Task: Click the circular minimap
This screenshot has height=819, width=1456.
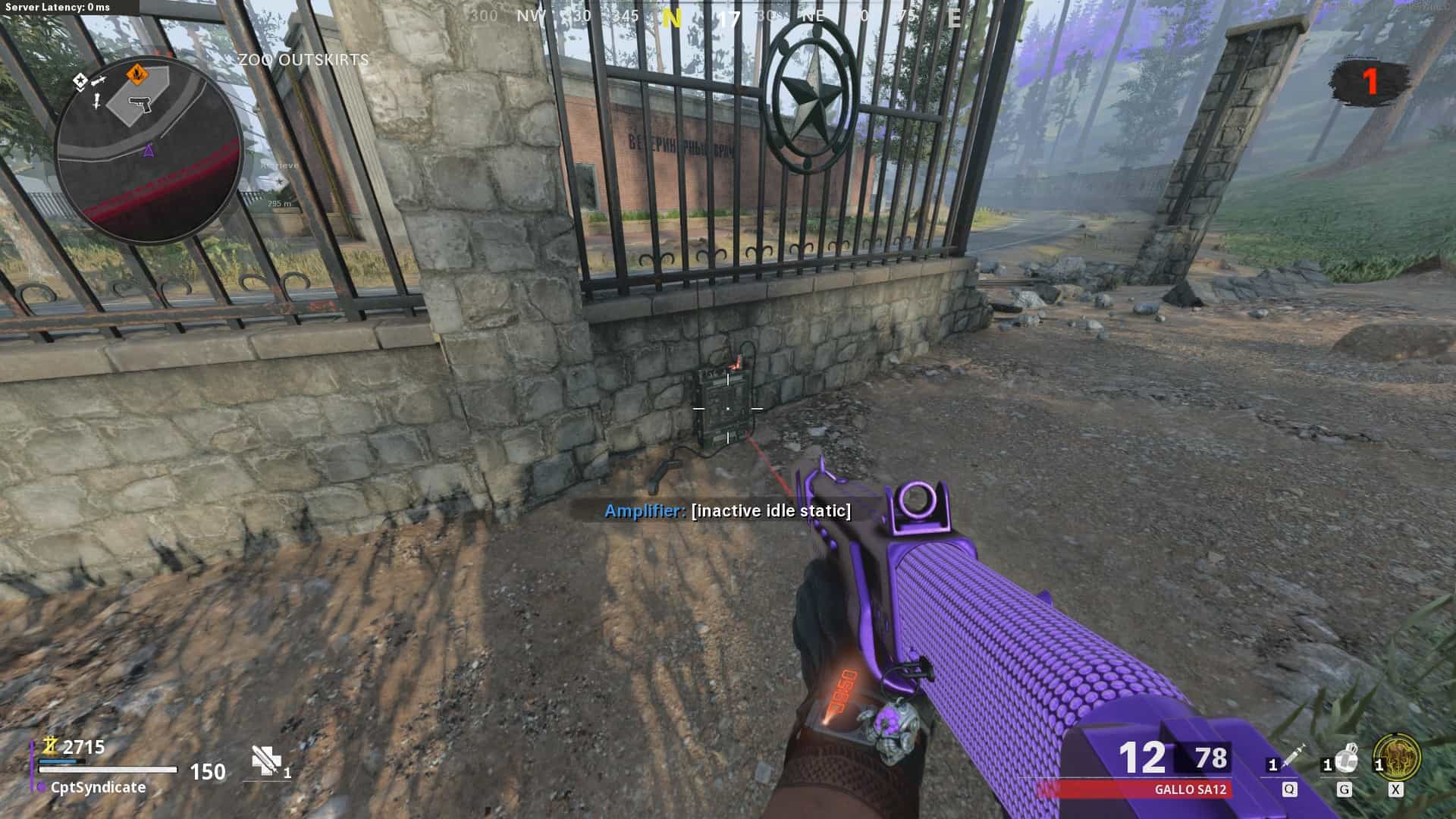Action: [149, 149]
